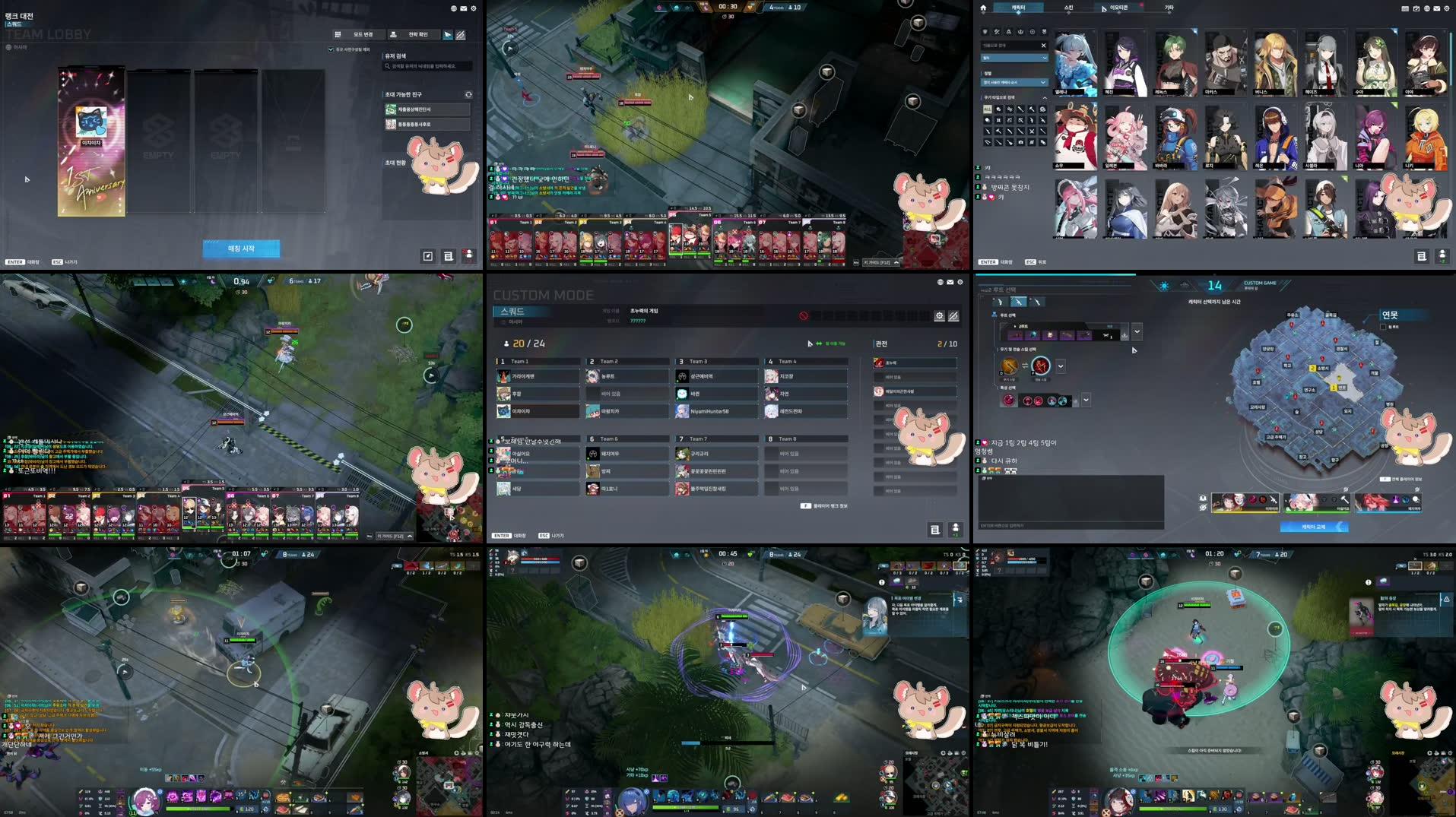Select the cursor pointer tool in team lobby
Viewport: 1456px width, 817px height.
[x=448, y=35]
